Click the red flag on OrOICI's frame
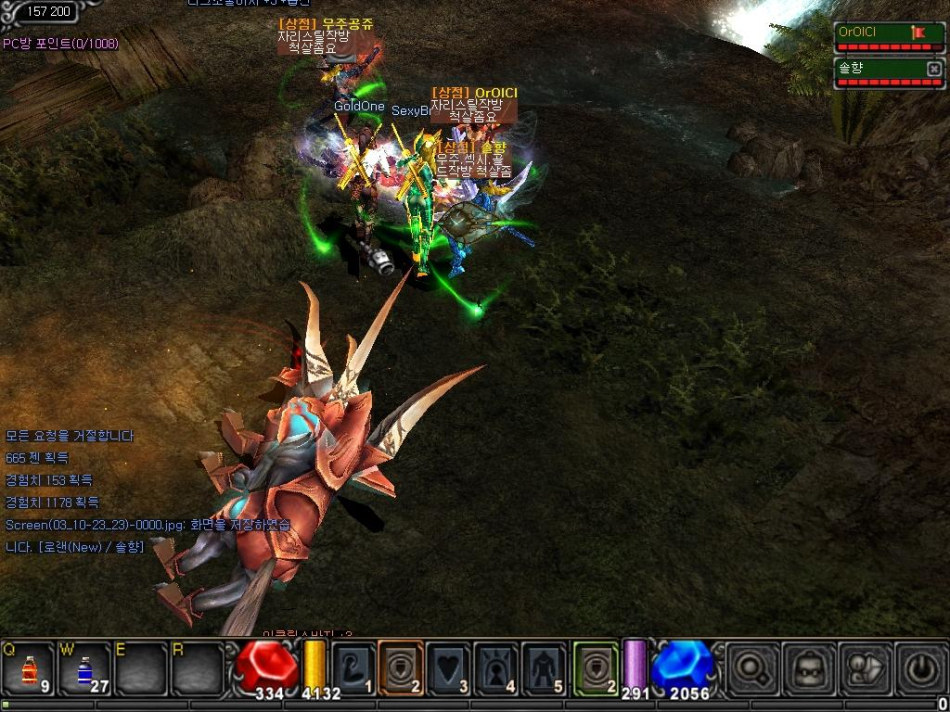The width and height of the screenshot is (950, 712). tap(918, 33)
